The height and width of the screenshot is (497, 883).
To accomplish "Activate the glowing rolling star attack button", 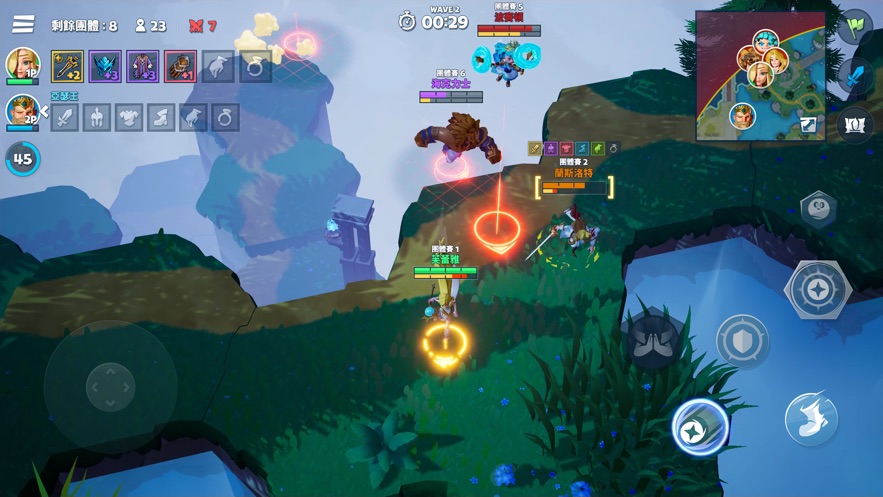I will [700, 427].
